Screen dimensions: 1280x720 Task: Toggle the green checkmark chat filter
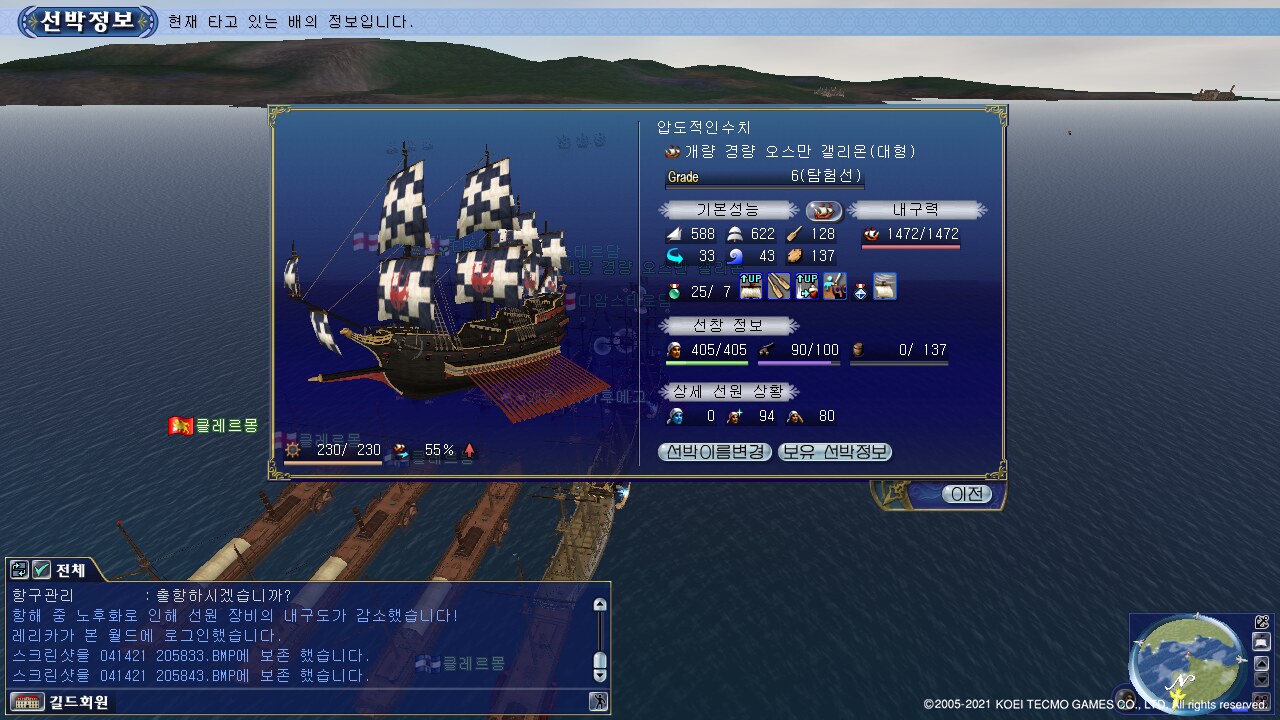(41, 570)
